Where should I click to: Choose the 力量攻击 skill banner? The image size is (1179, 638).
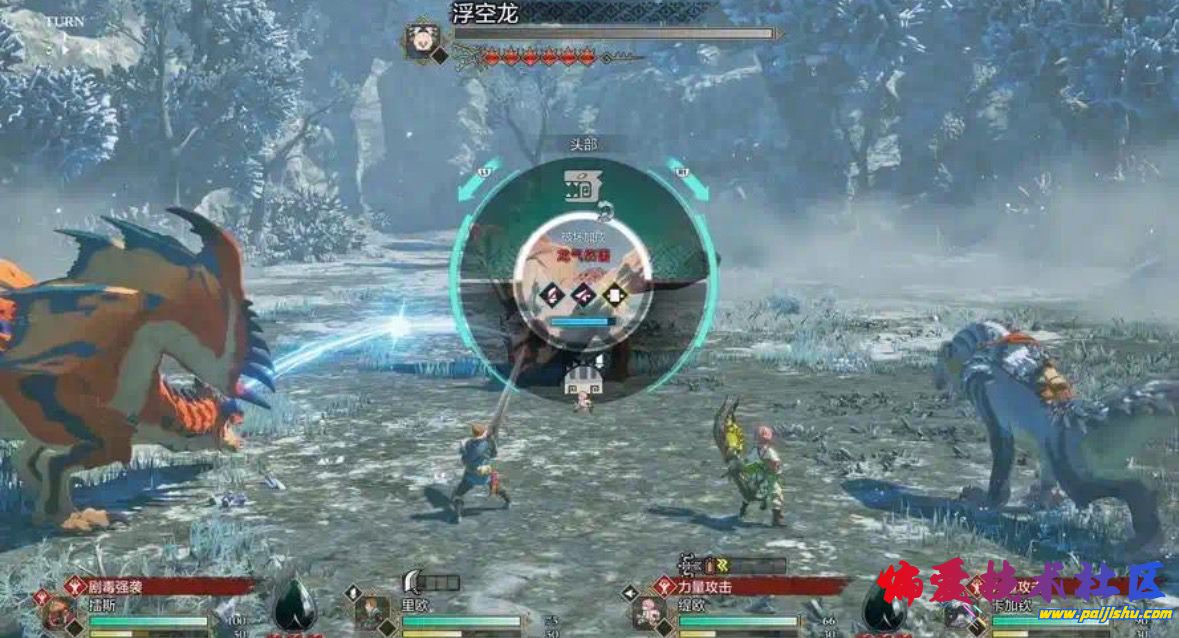point(750,586)
